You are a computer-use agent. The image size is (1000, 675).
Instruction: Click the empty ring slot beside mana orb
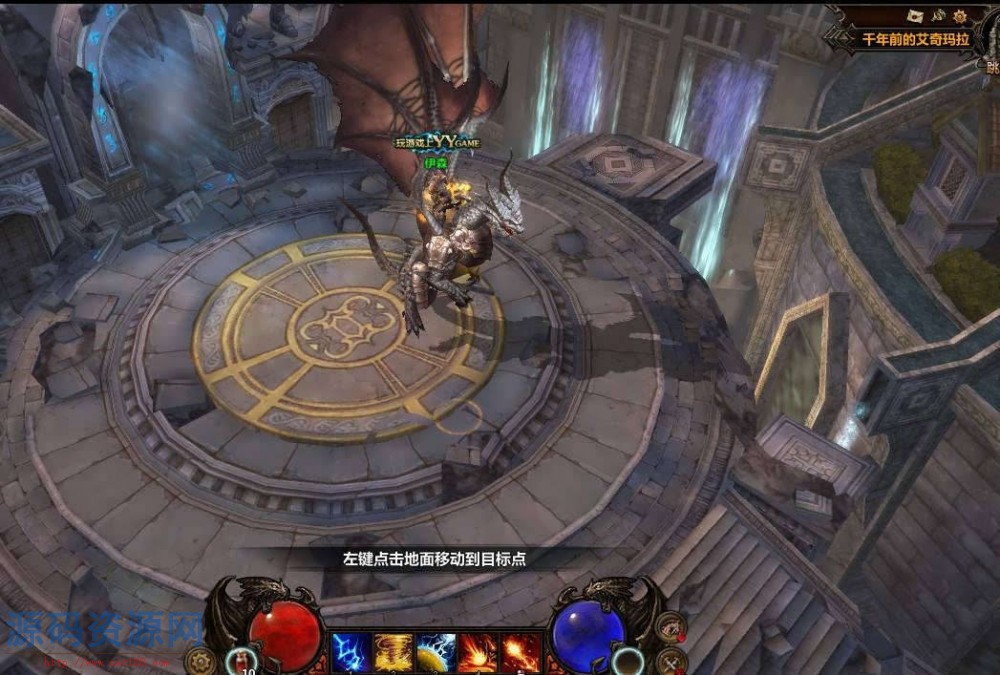pos(627,660)
